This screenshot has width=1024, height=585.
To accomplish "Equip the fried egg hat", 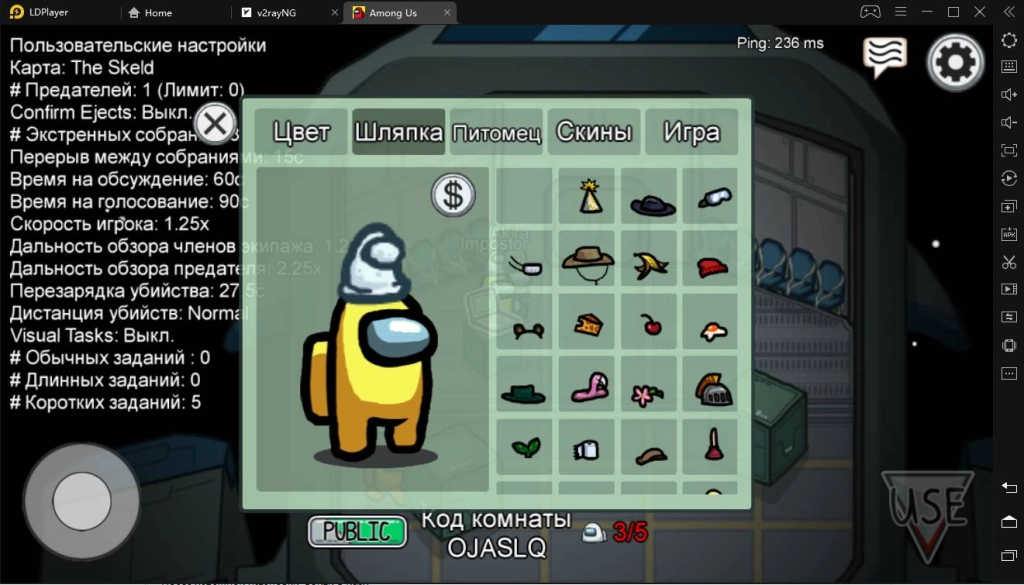I will [711, 328].
